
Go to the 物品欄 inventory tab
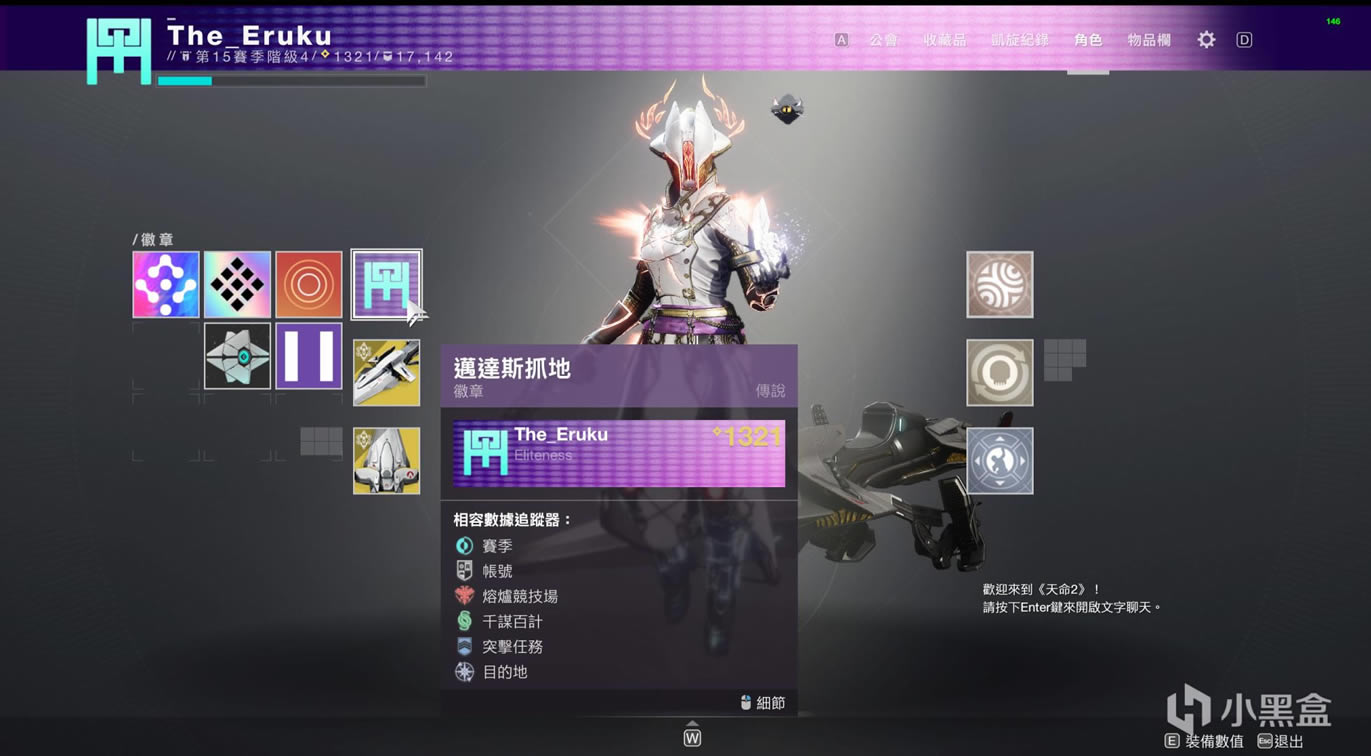tap(1149, 40)
